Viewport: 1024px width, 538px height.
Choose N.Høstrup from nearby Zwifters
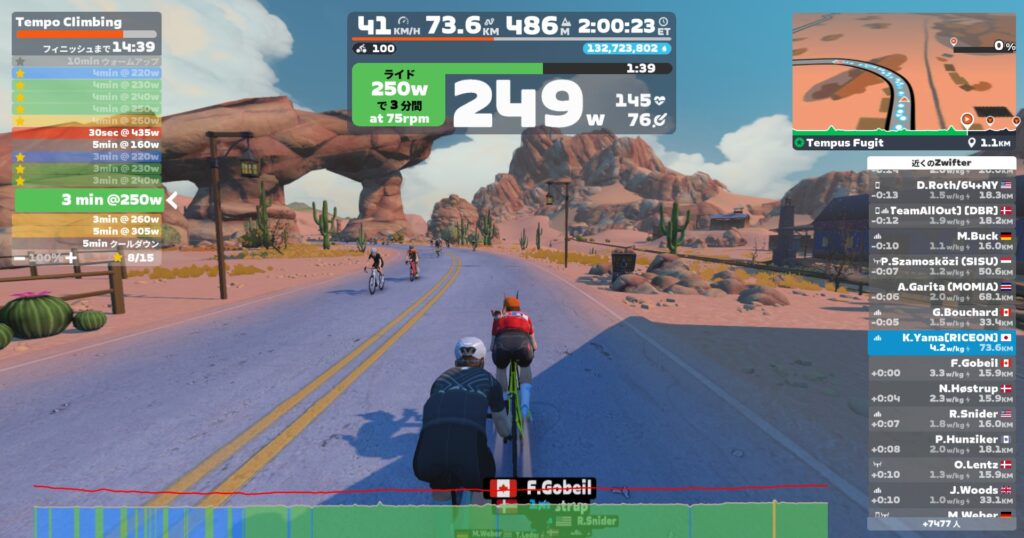tap(942, 393)
